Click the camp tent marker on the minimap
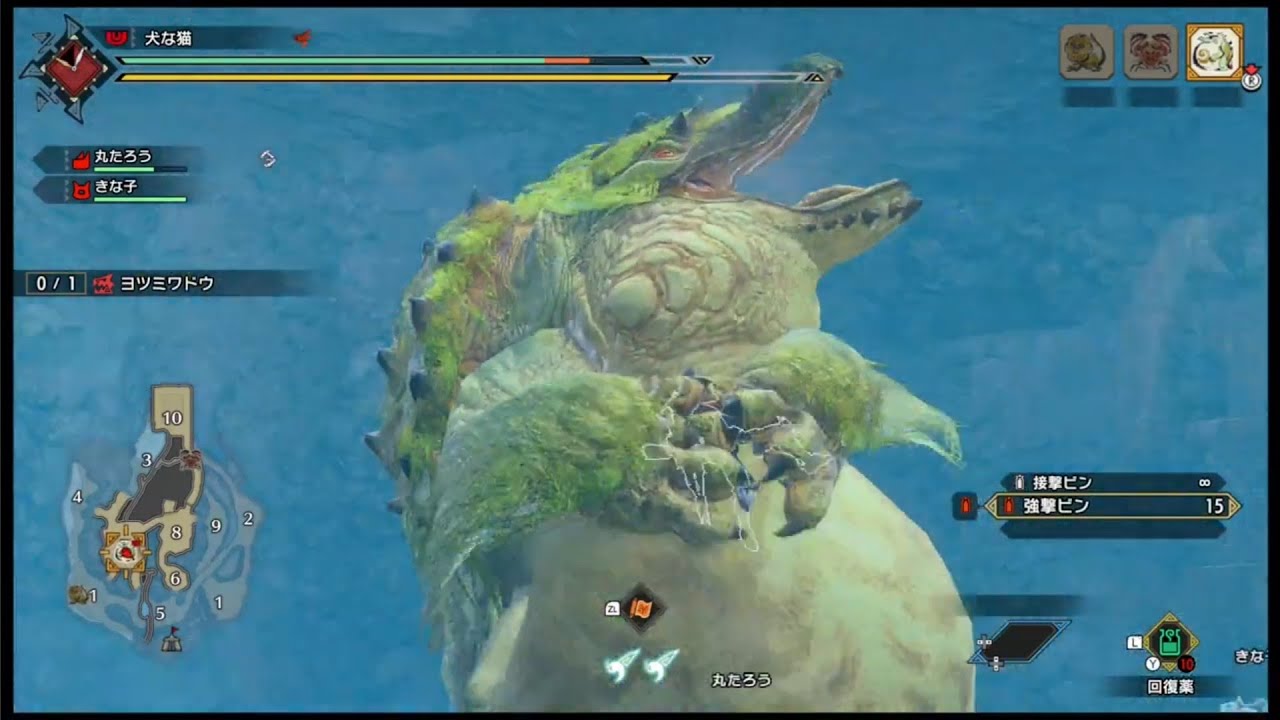Image resolution: width=1280 pixels, height=720 pixels. [172, 641]
